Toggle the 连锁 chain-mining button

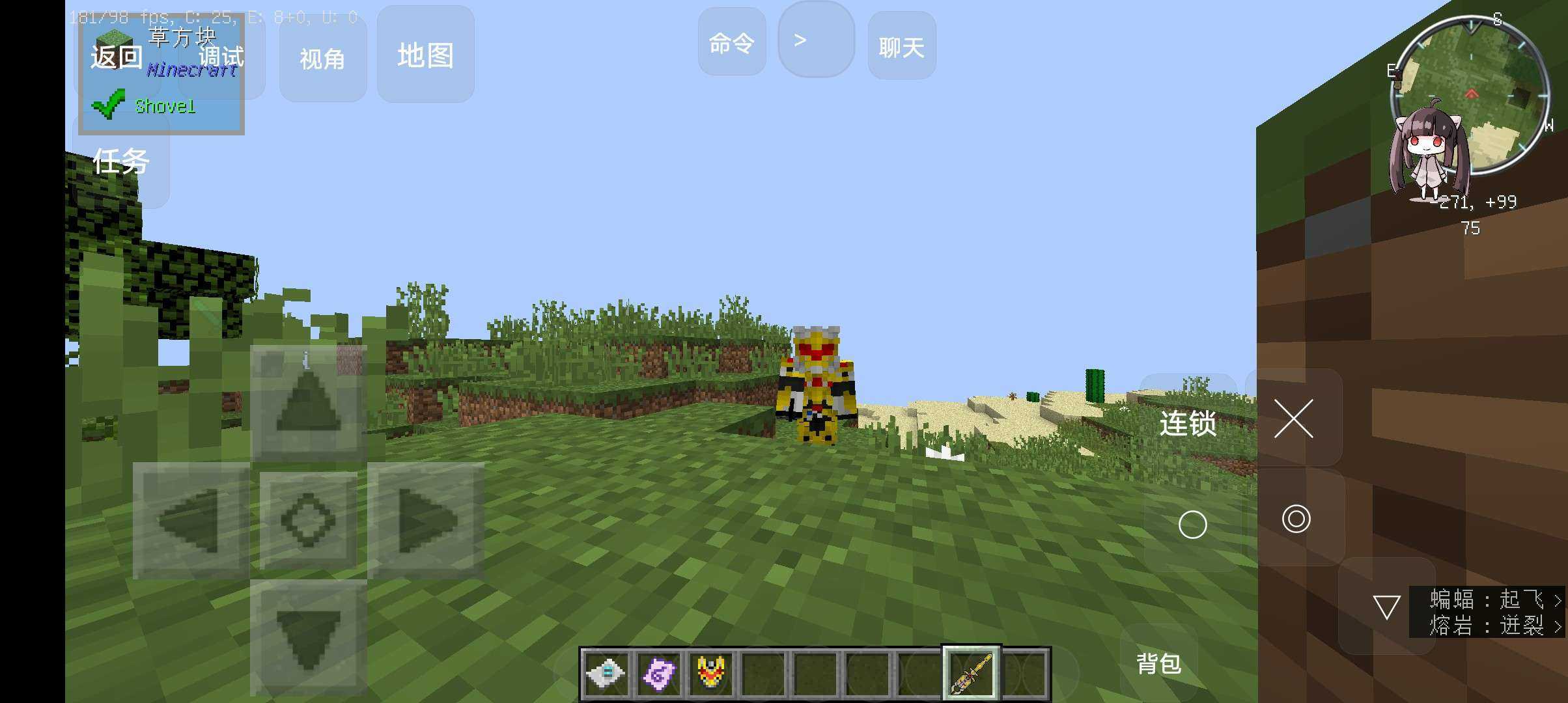pos(1188,424)
